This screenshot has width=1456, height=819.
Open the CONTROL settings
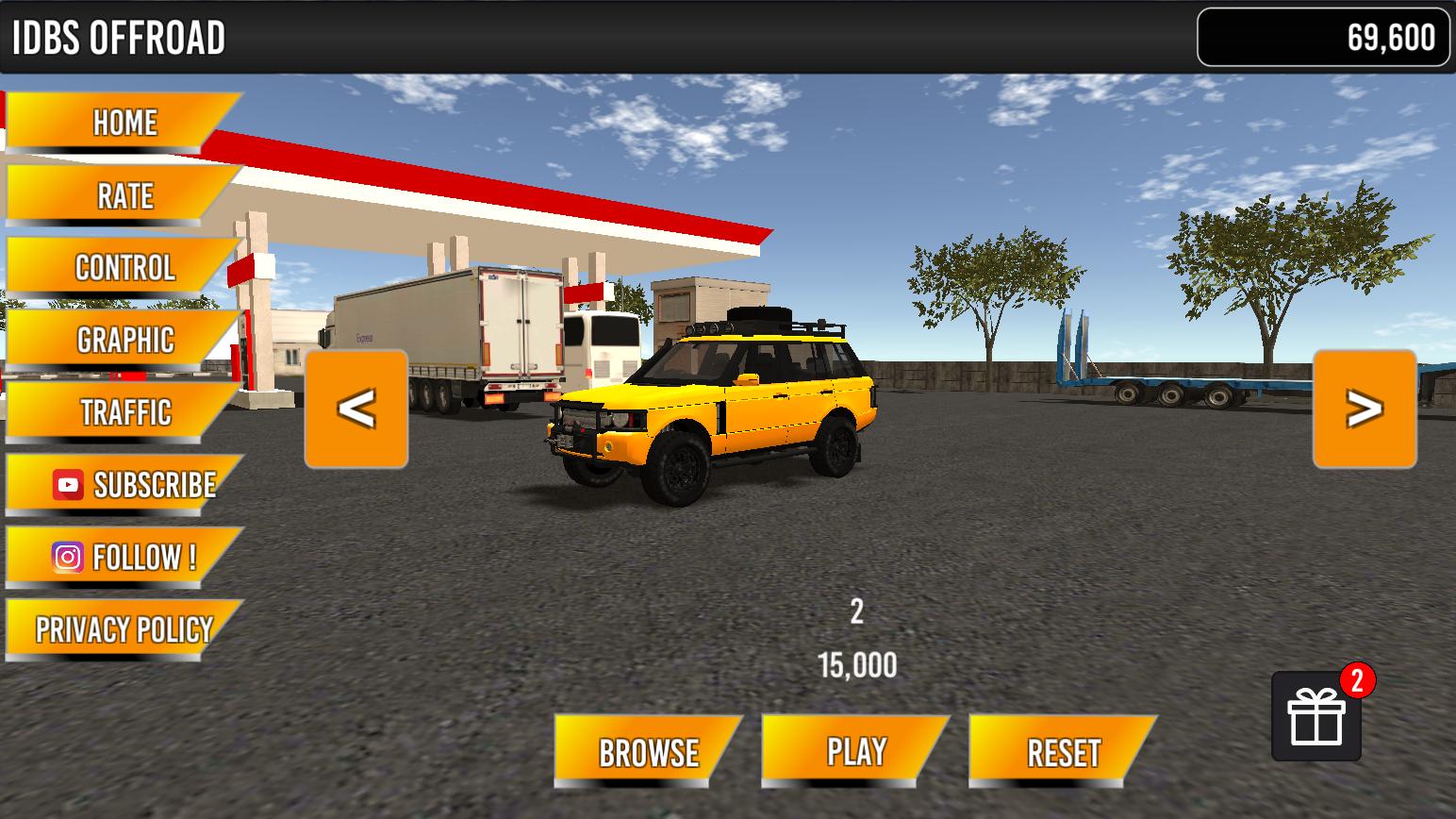124,268
